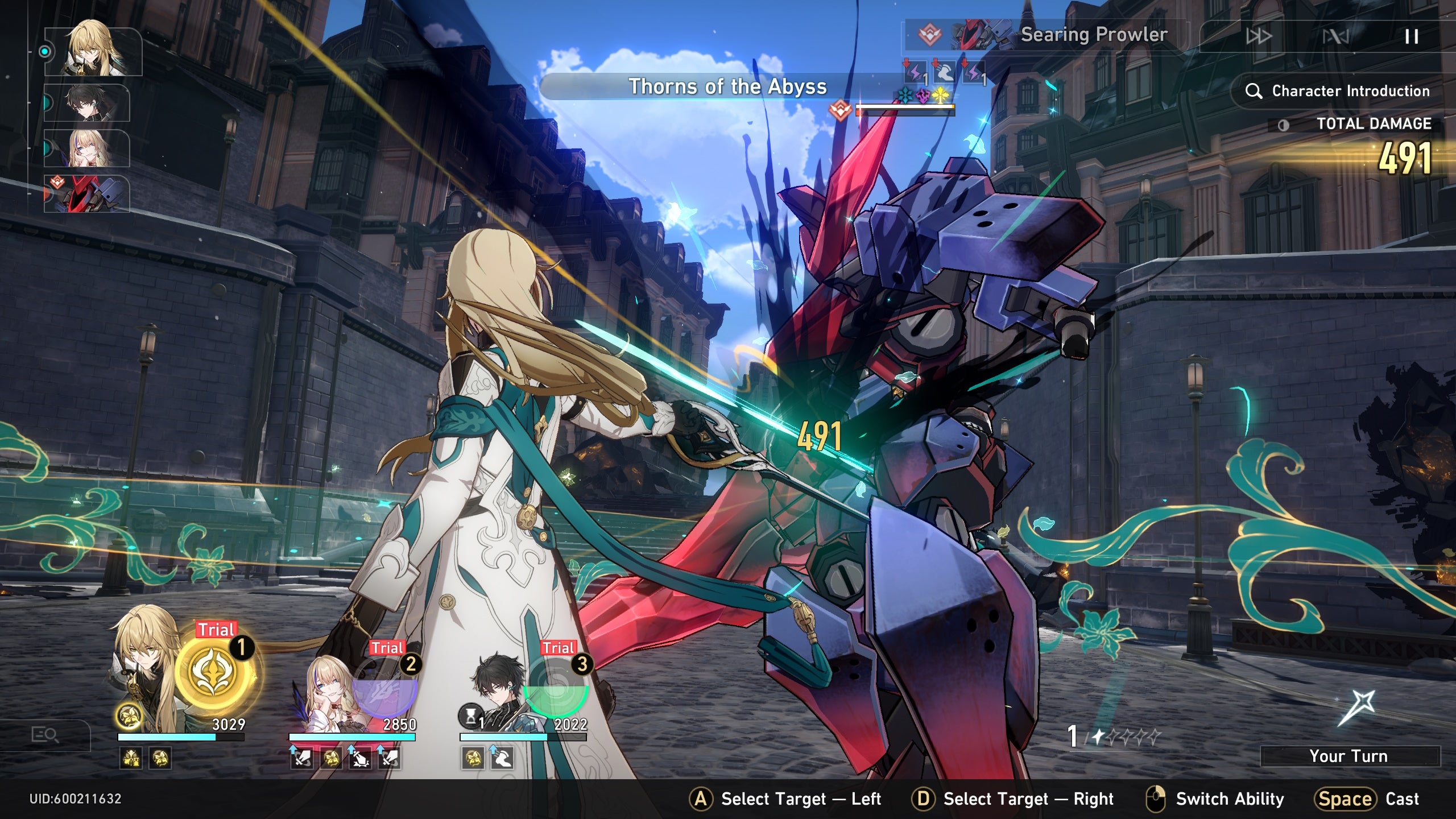The image size is (1456, 819).
Task: Activate the second trial character's purple ultimate
Action: [x=385, y=690]
